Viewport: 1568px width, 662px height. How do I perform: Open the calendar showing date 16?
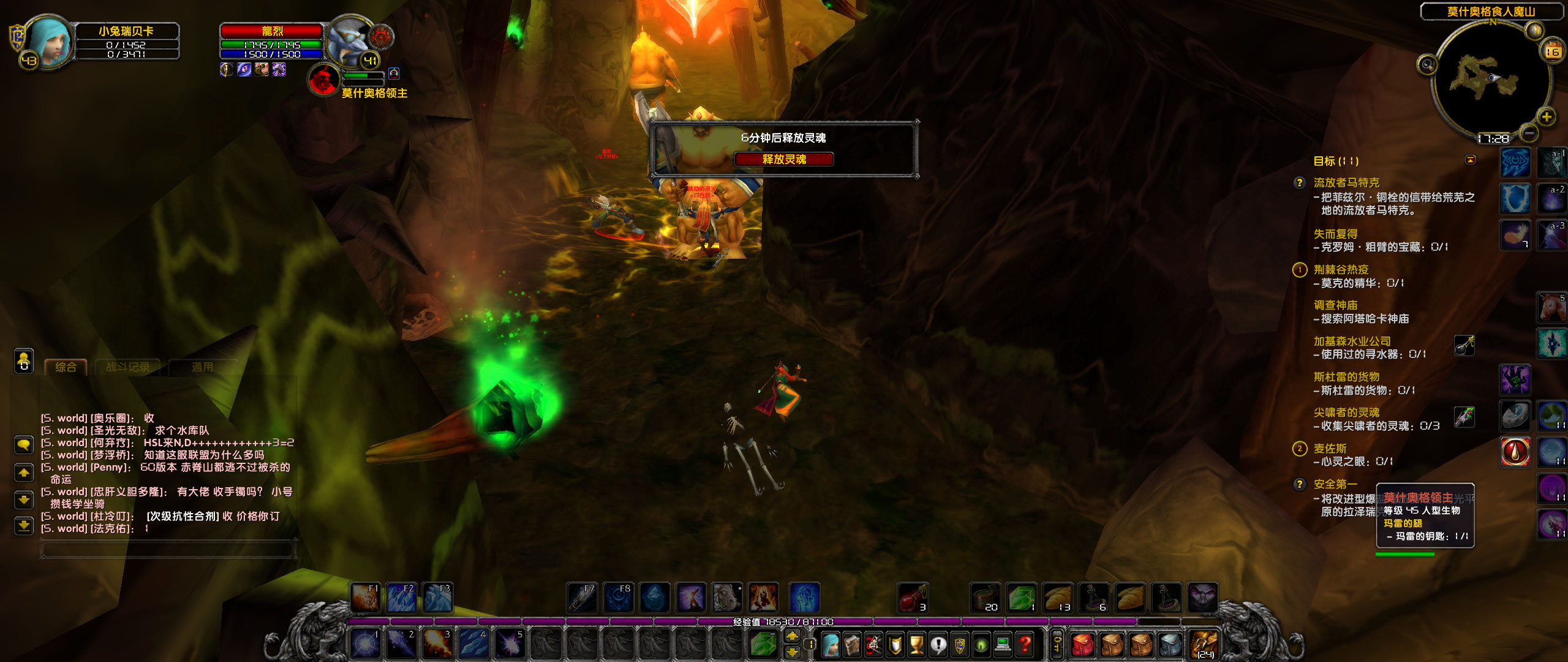pyautogui.click(x=1551, y=50)
